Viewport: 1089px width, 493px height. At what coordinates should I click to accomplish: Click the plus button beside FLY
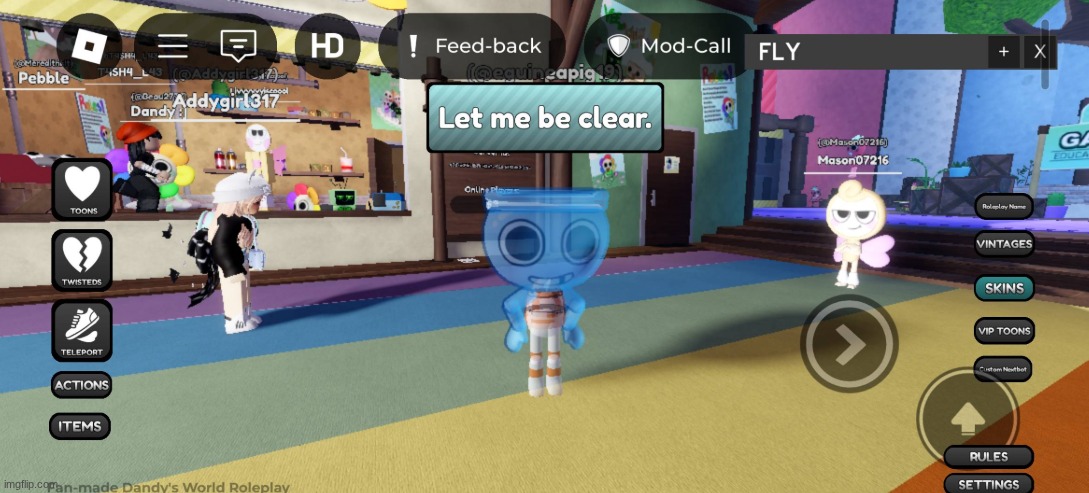coord(1003,52)
